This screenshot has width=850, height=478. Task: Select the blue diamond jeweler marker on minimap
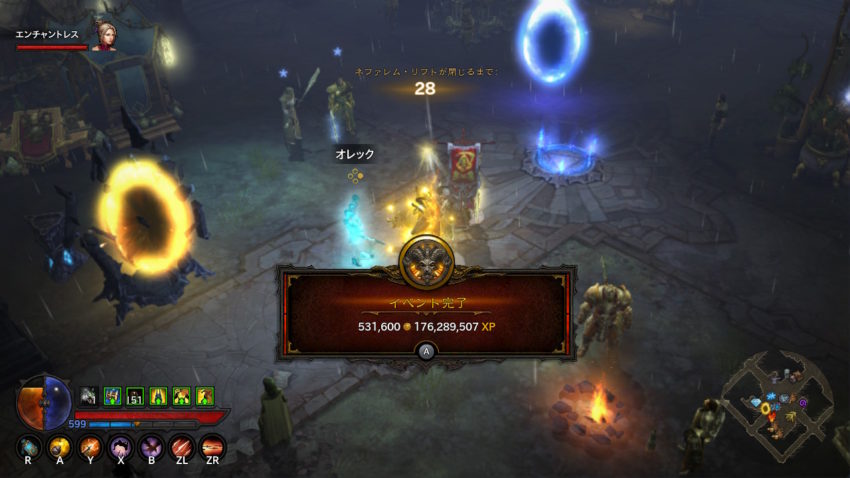(x=757, y=402)
